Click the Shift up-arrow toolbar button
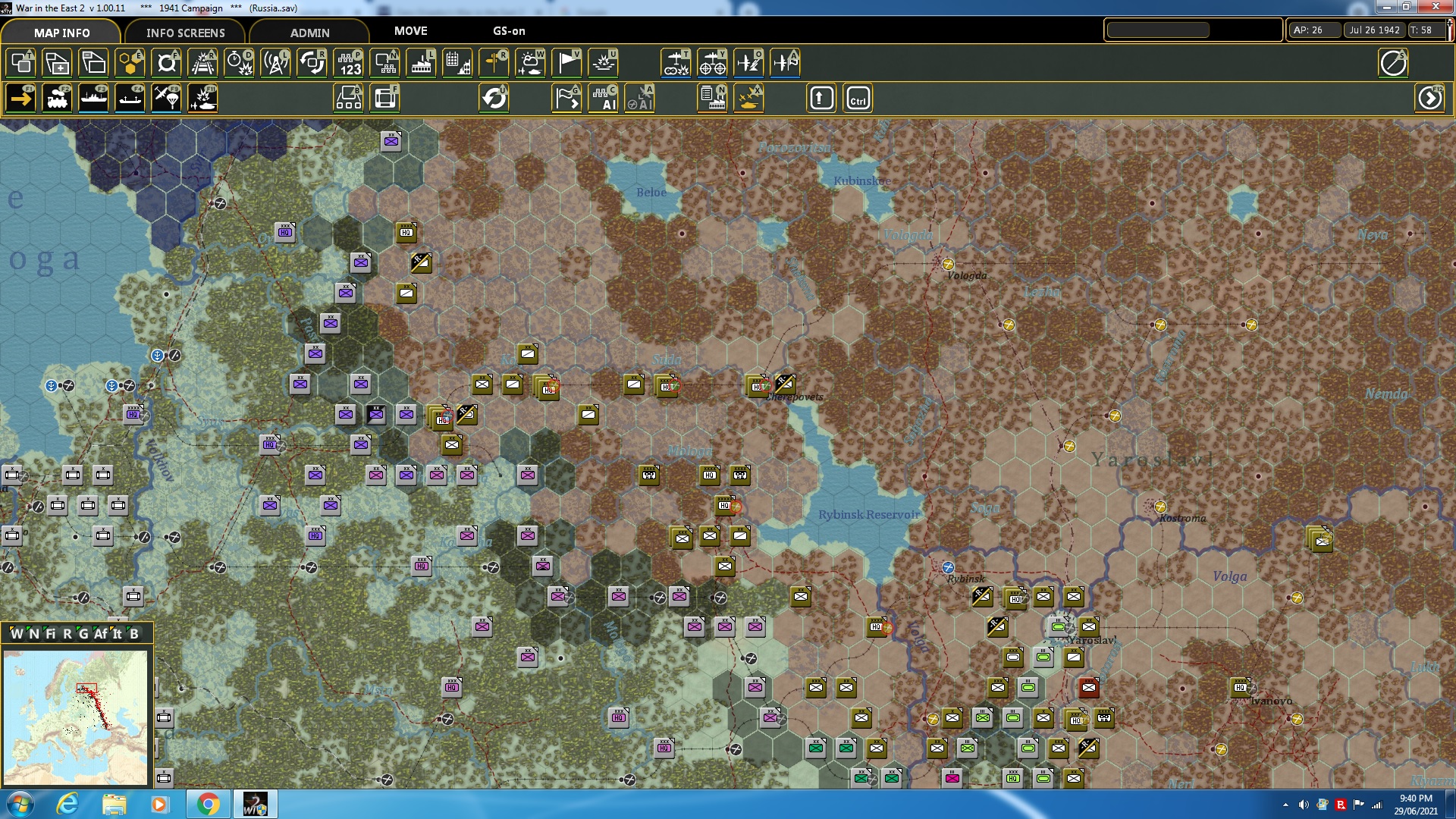The image size is (1456, 819). tap(821, 98)
